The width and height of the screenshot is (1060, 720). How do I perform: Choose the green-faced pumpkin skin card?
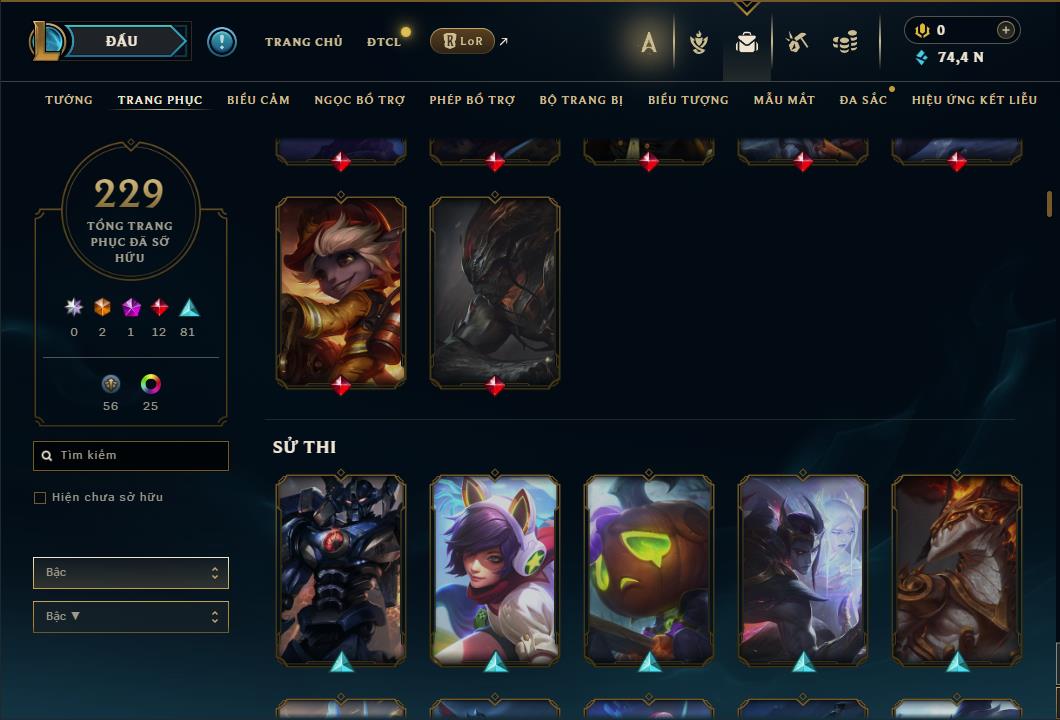649,568
